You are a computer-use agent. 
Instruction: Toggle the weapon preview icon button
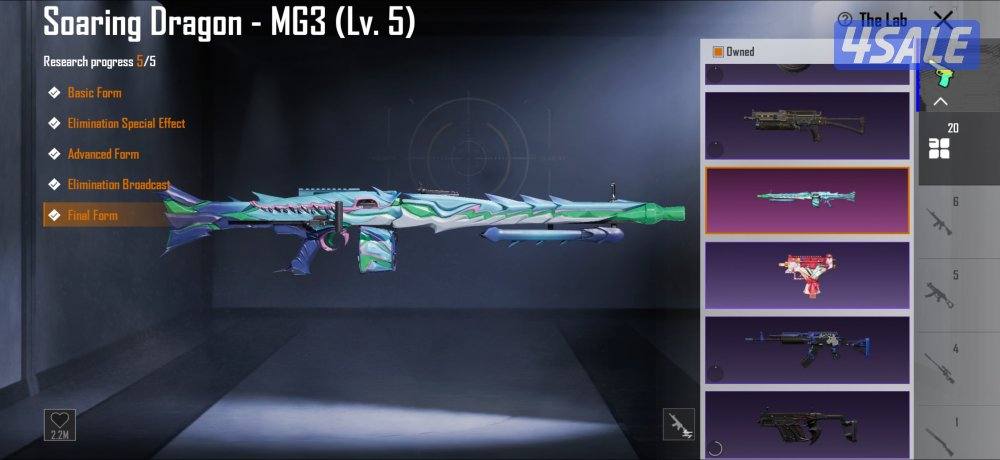coord(678,424)
